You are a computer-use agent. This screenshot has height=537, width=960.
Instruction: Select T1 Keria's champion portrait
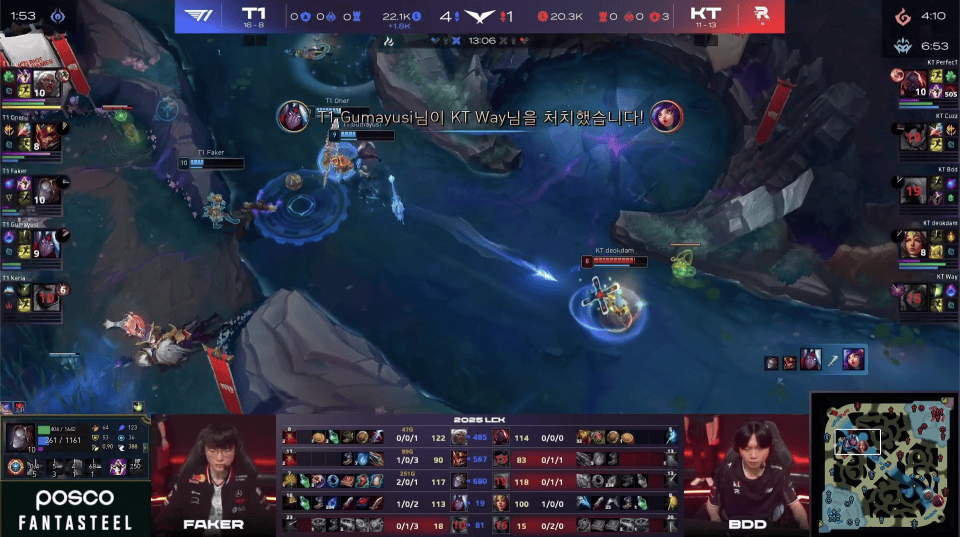pyautogui.click(x=46, y=298)
